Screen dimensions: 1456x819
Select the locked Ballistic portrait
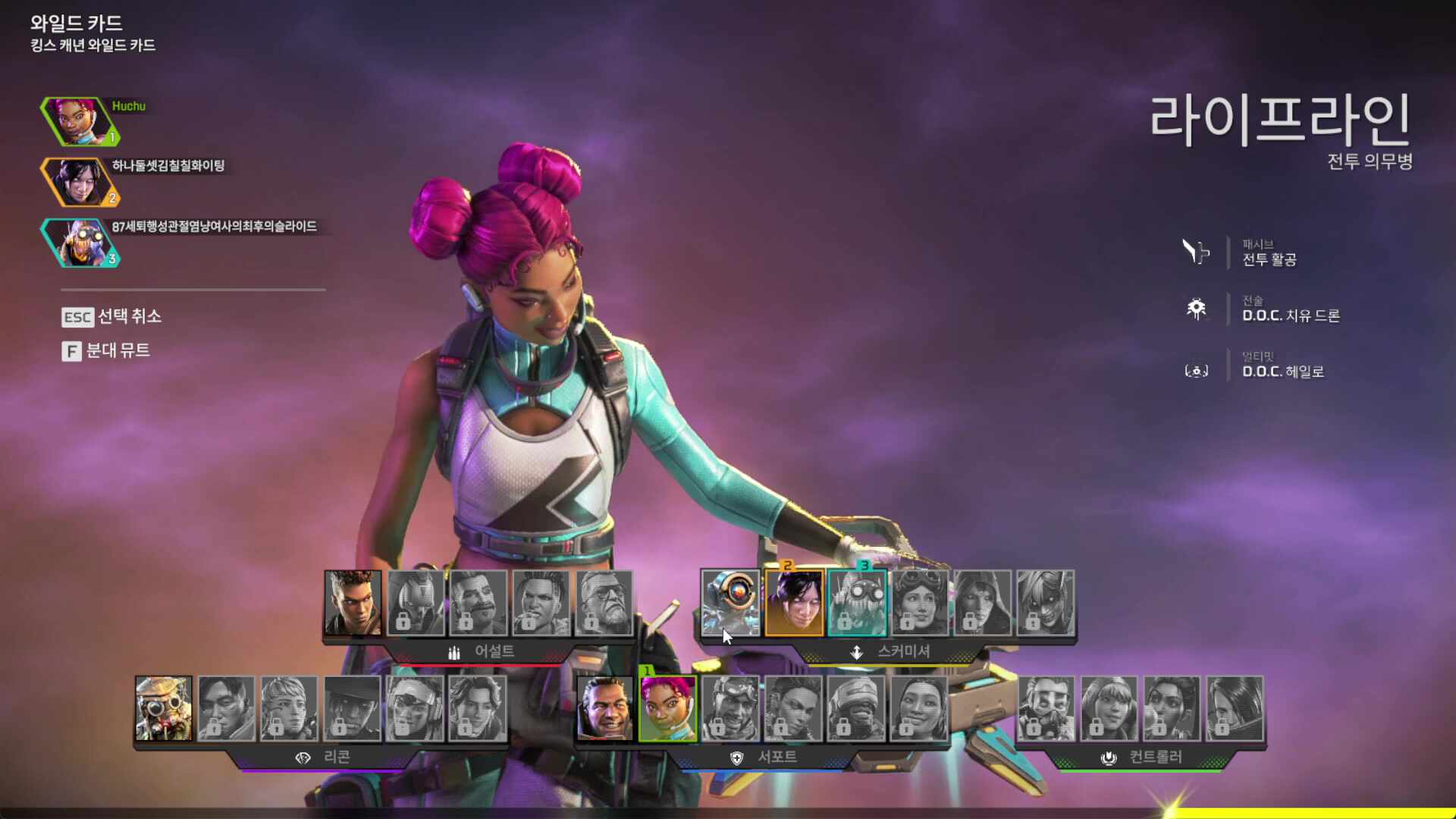click(604, 603)
